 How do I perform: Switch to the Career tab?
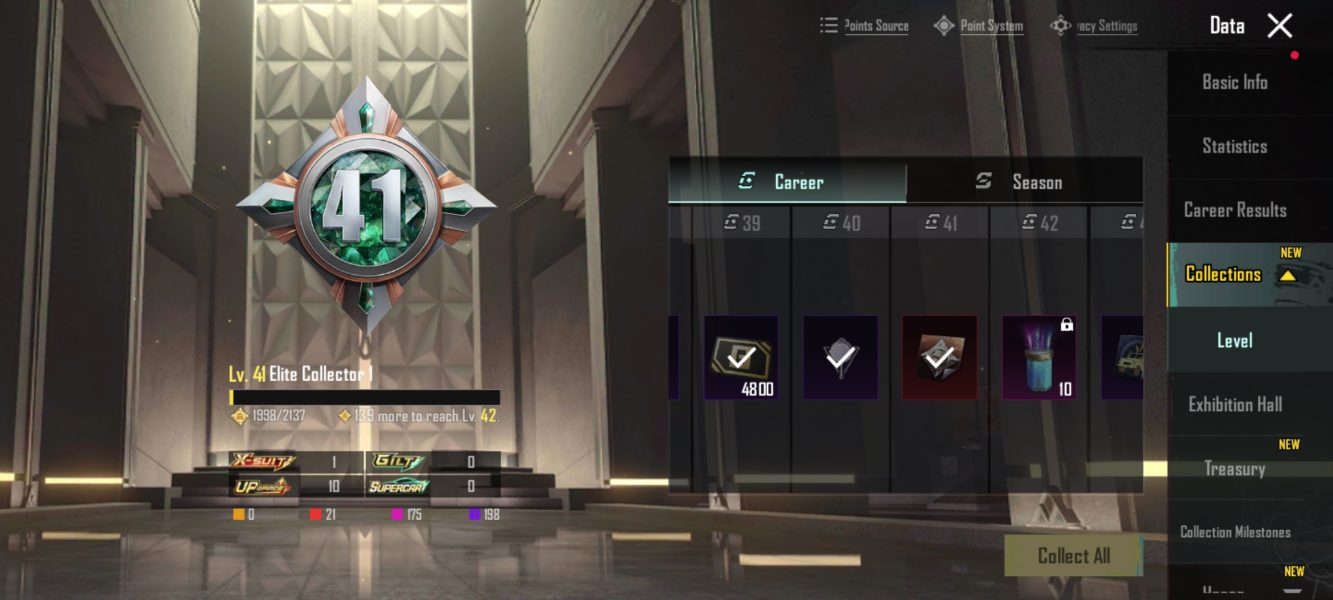pos(787,182)
